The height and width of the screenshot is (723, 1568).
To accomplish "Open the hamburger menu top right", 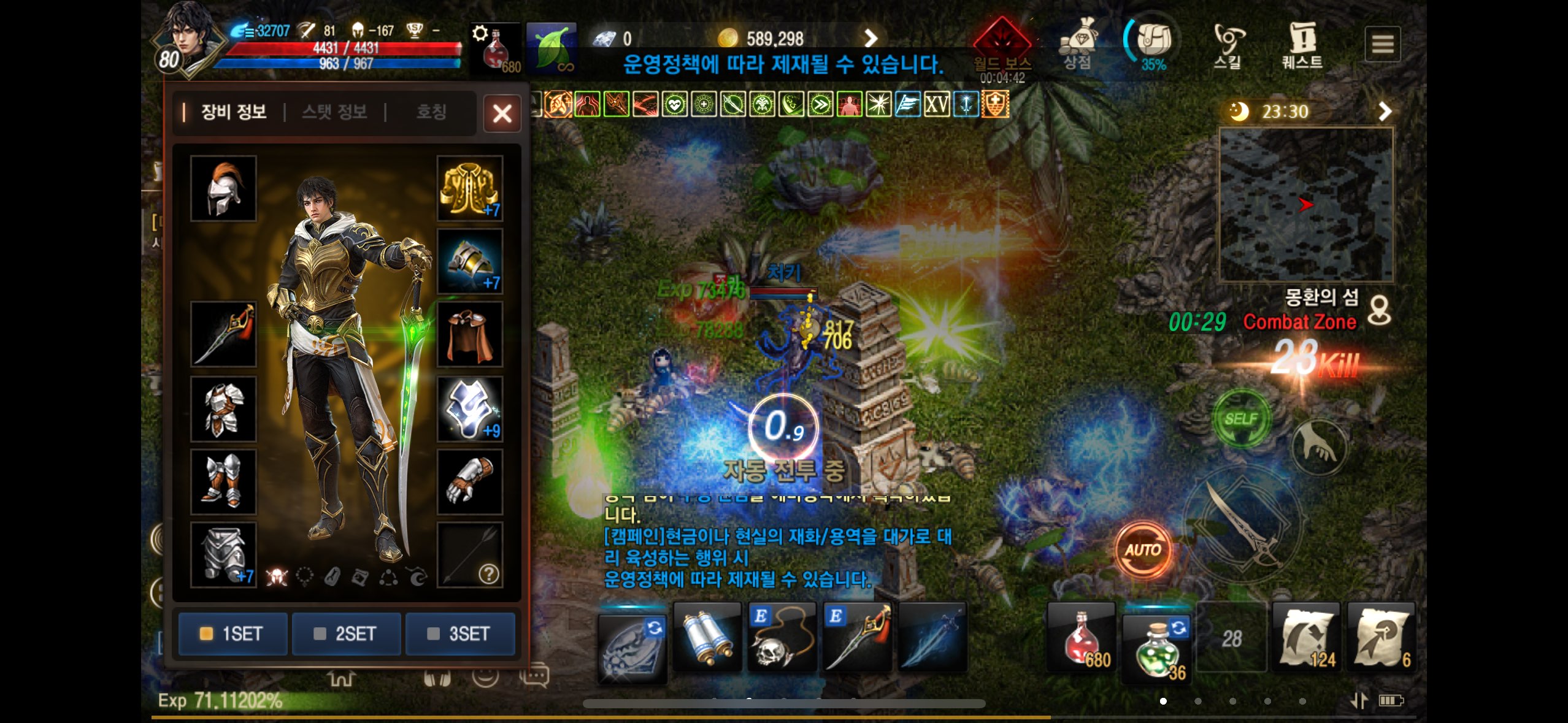I will (1383, 44).
